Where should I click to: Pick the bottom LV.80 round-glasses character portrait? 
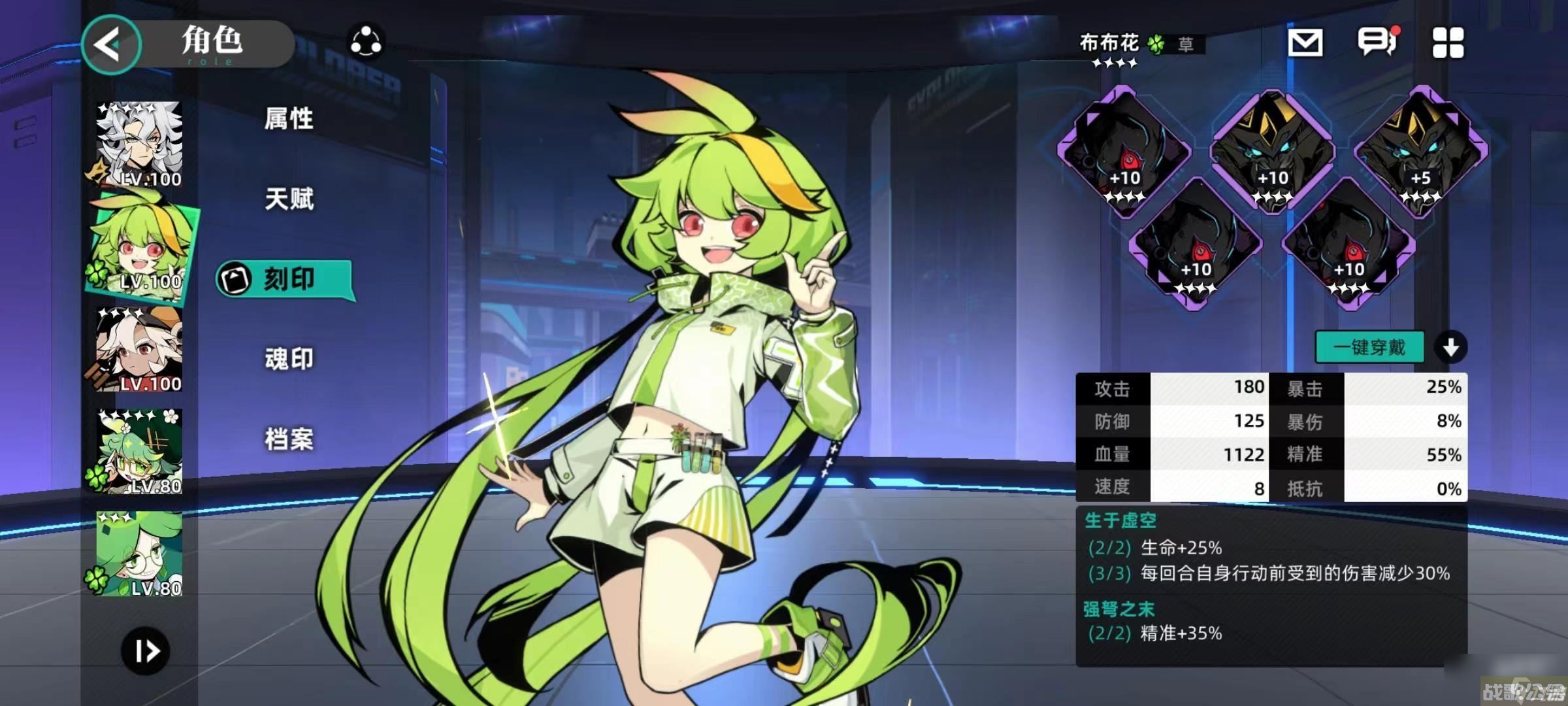[139, 553]
